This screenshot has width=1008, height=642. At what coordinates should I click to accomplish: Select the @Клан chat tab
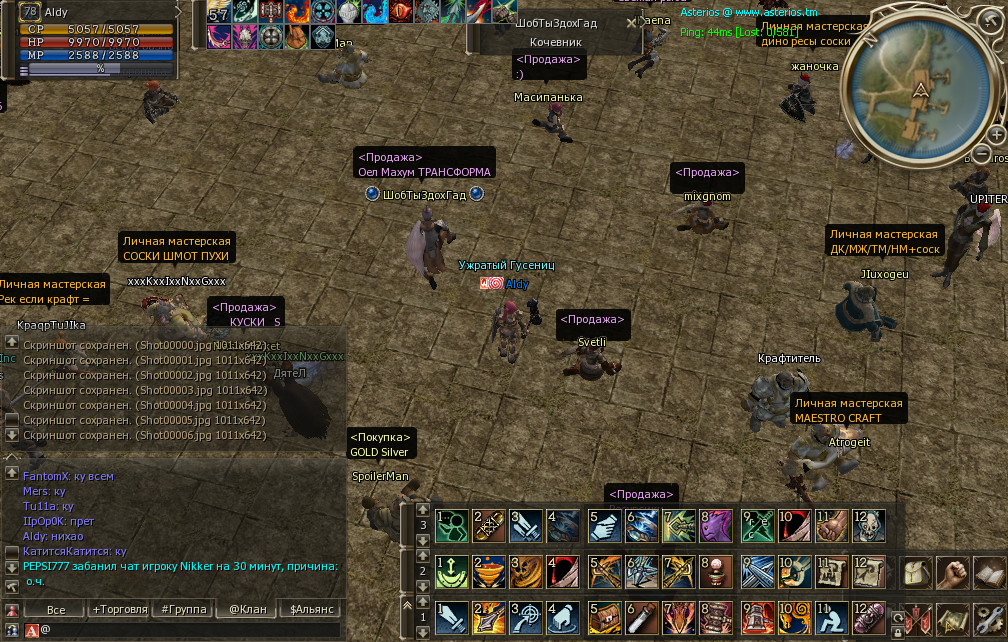point(247,609)
